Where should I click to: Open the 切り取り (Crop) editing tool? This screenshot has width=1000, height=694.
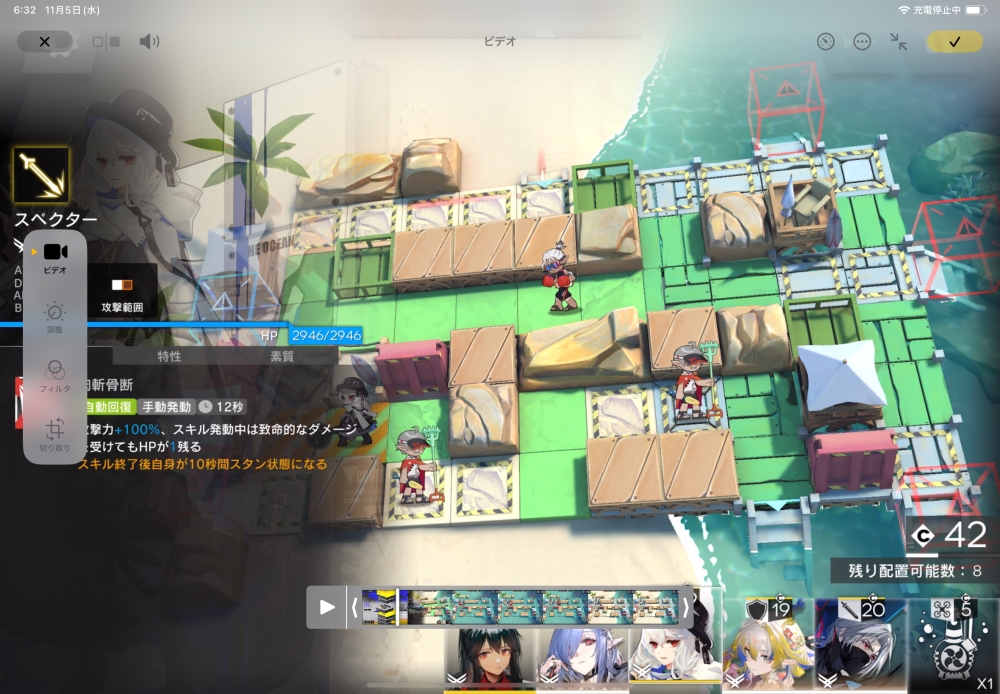tap(55, 434)
